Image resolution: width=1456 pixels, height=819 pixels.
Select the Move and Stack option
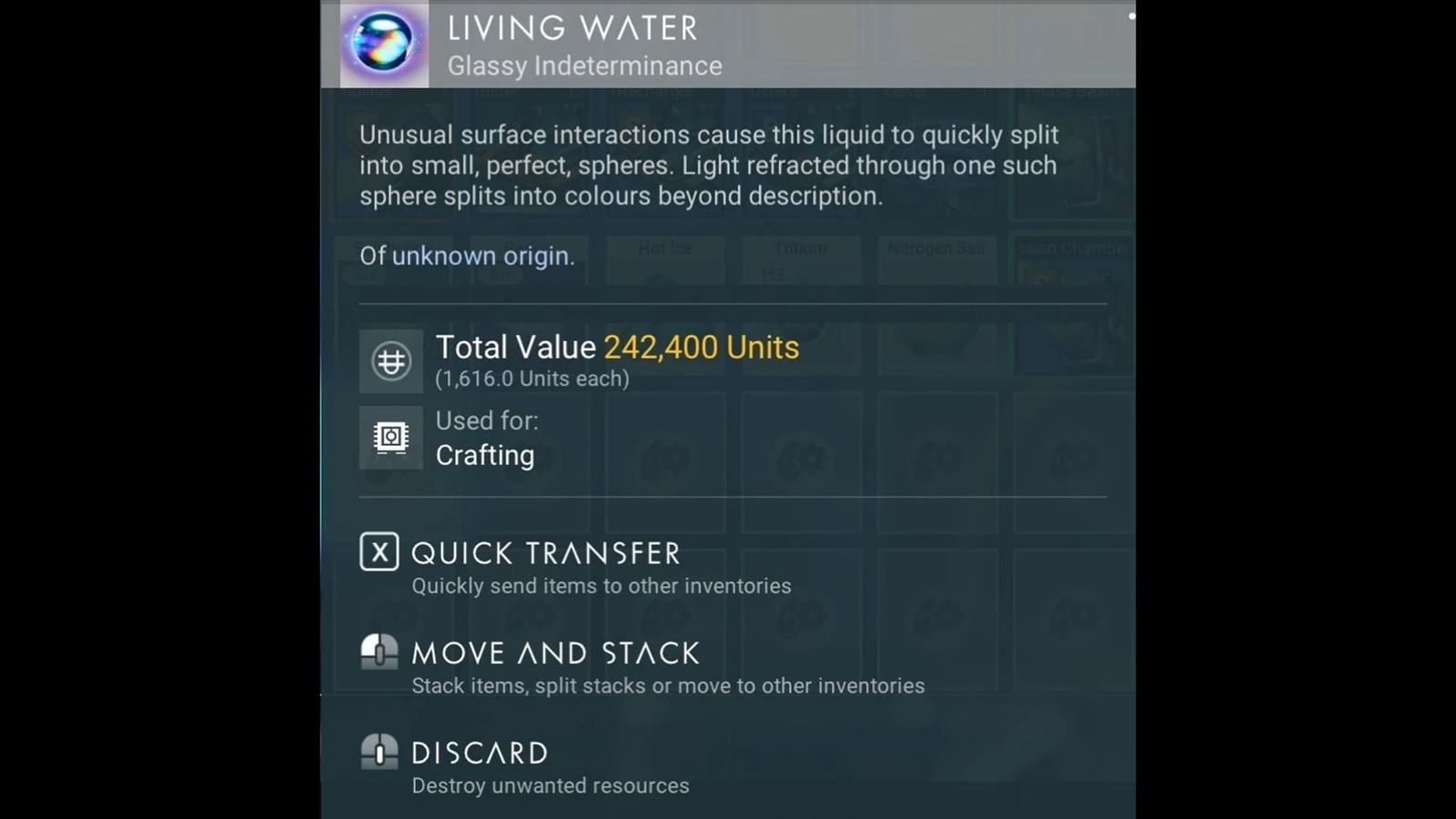pyautogui.click(x=555, y=652)
